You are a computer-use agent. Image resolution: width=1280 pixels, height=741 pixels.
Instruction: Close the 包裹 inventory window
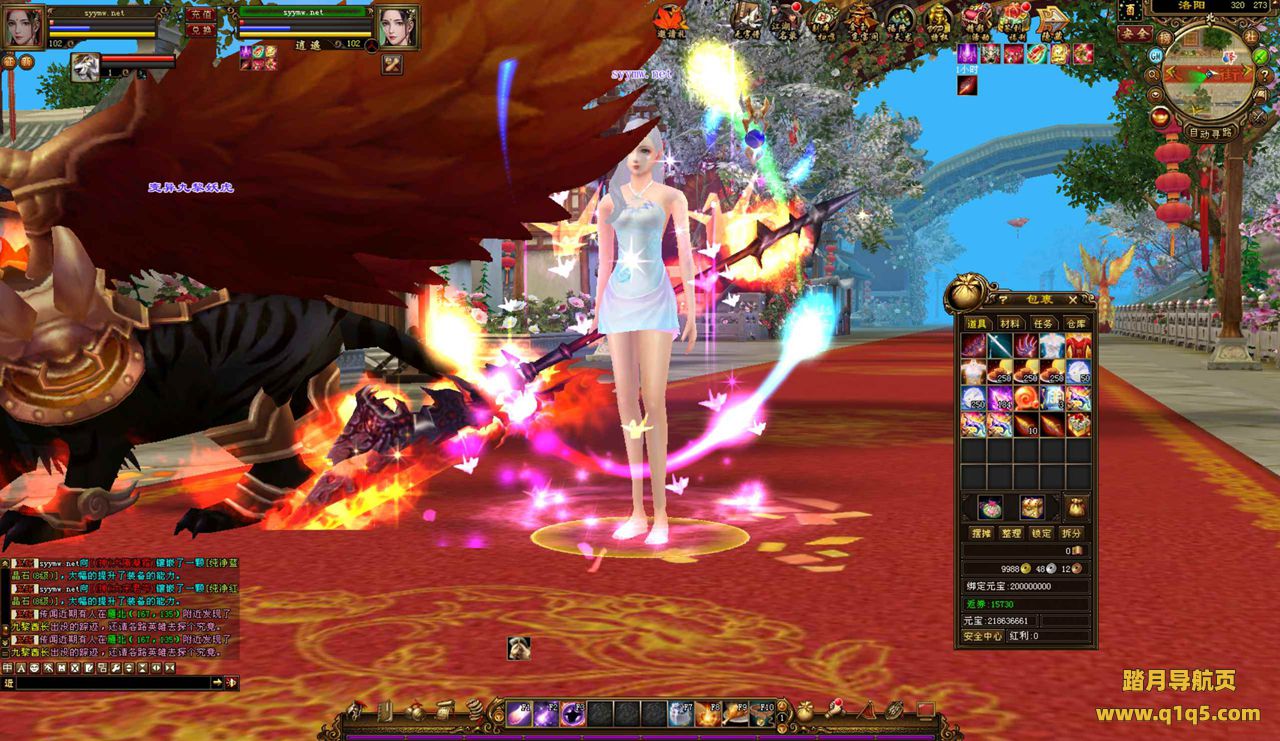pos(1073,299)
